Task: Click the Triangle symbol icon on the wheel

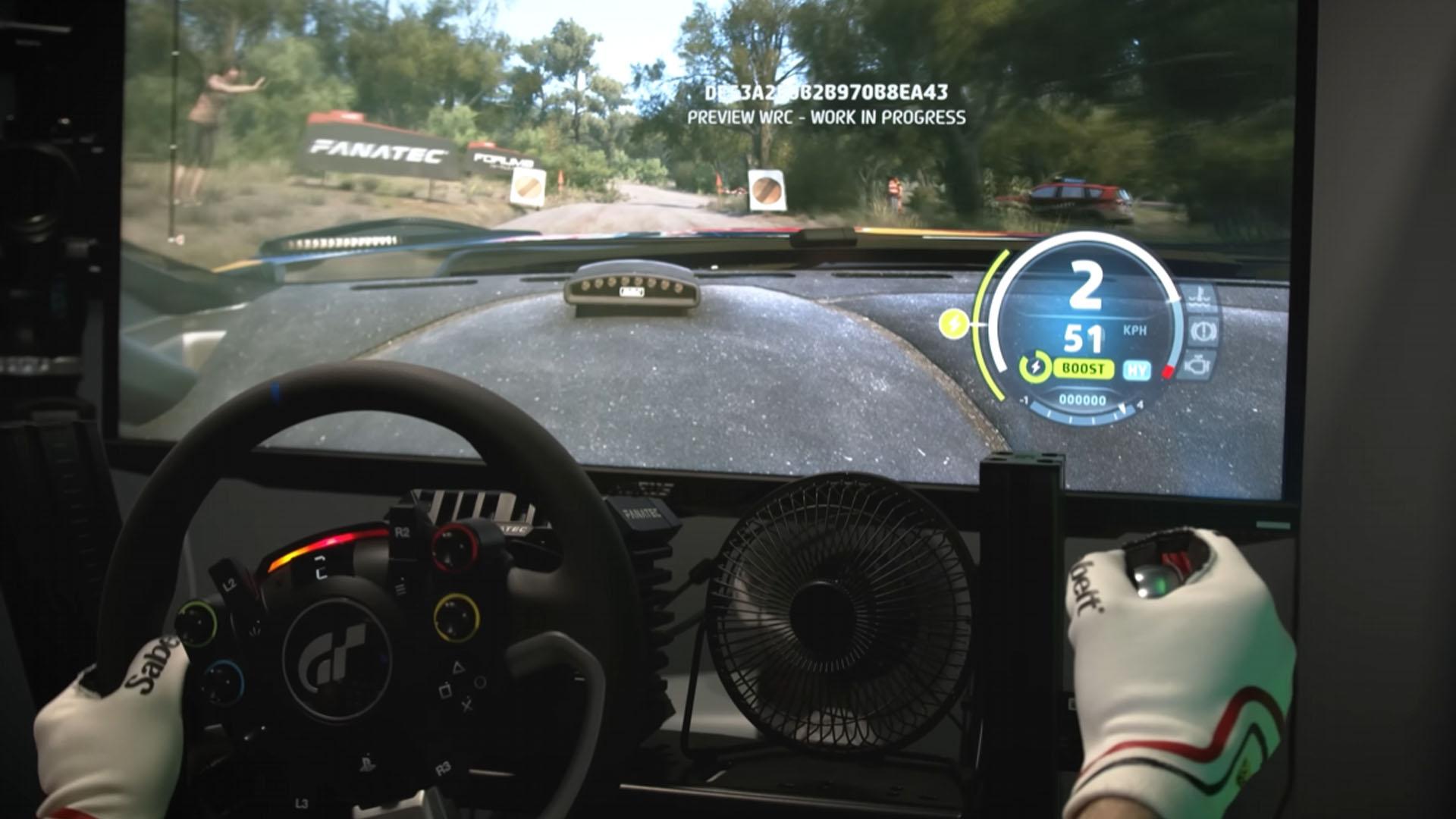Action: (x=457, y=667)
